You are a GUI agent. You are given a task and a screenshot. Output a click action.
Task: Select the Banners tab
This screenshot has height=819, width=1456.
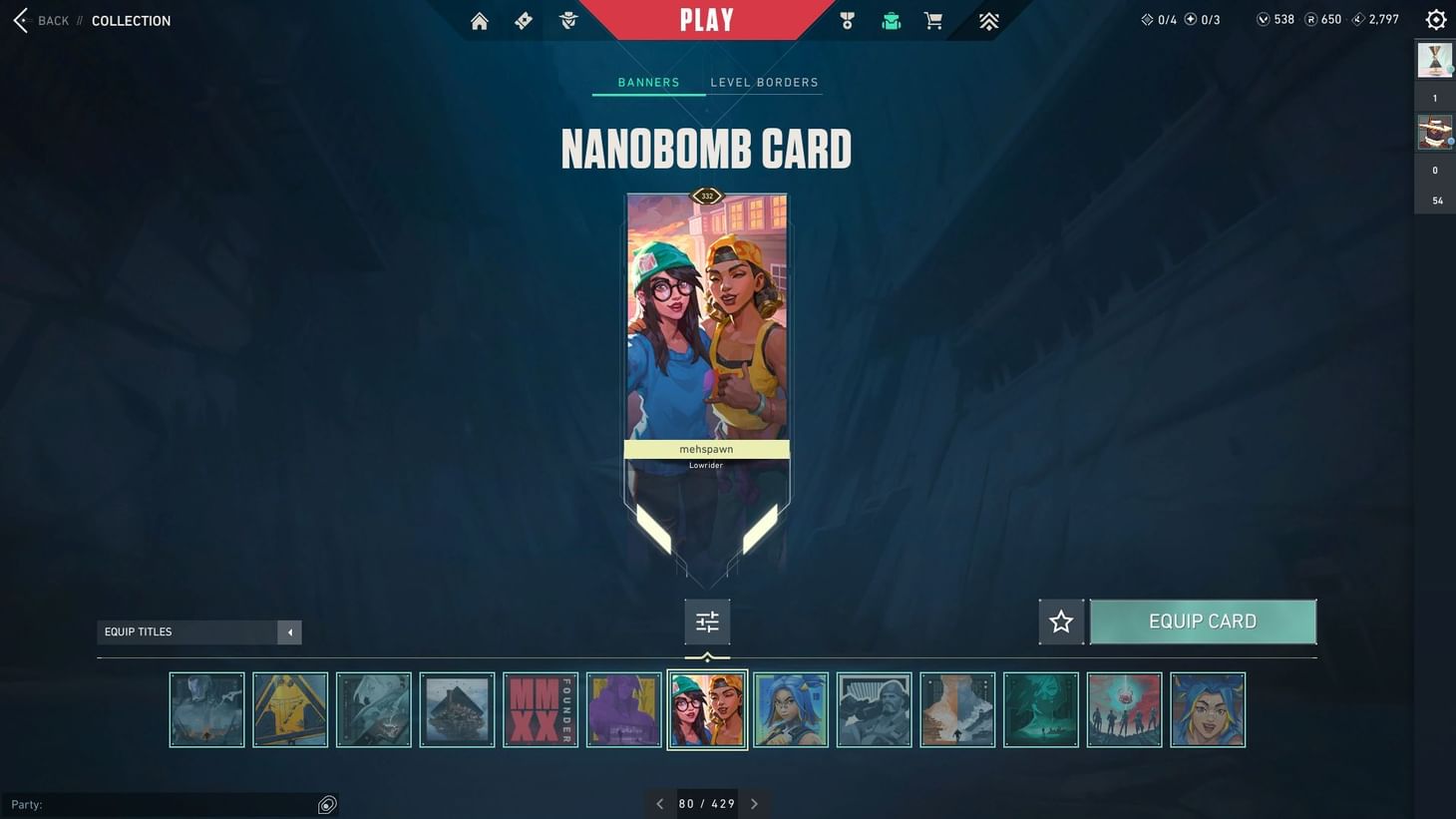pyautogui.click(x=647, y=82)
